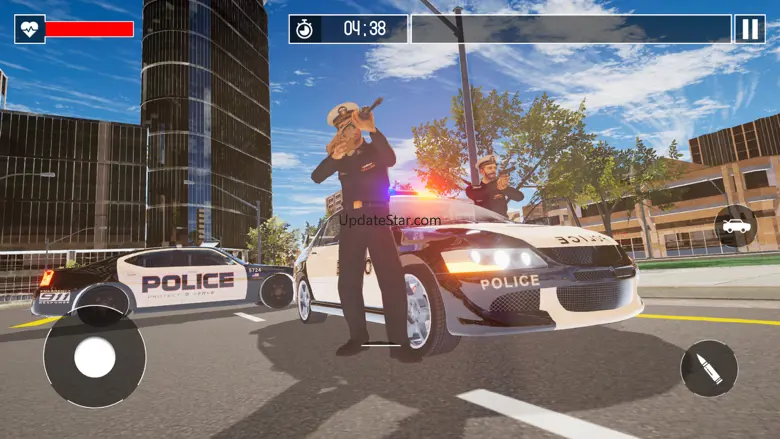
Task: Touch the virtual movement joystick
Action: (x=95, y=357)
